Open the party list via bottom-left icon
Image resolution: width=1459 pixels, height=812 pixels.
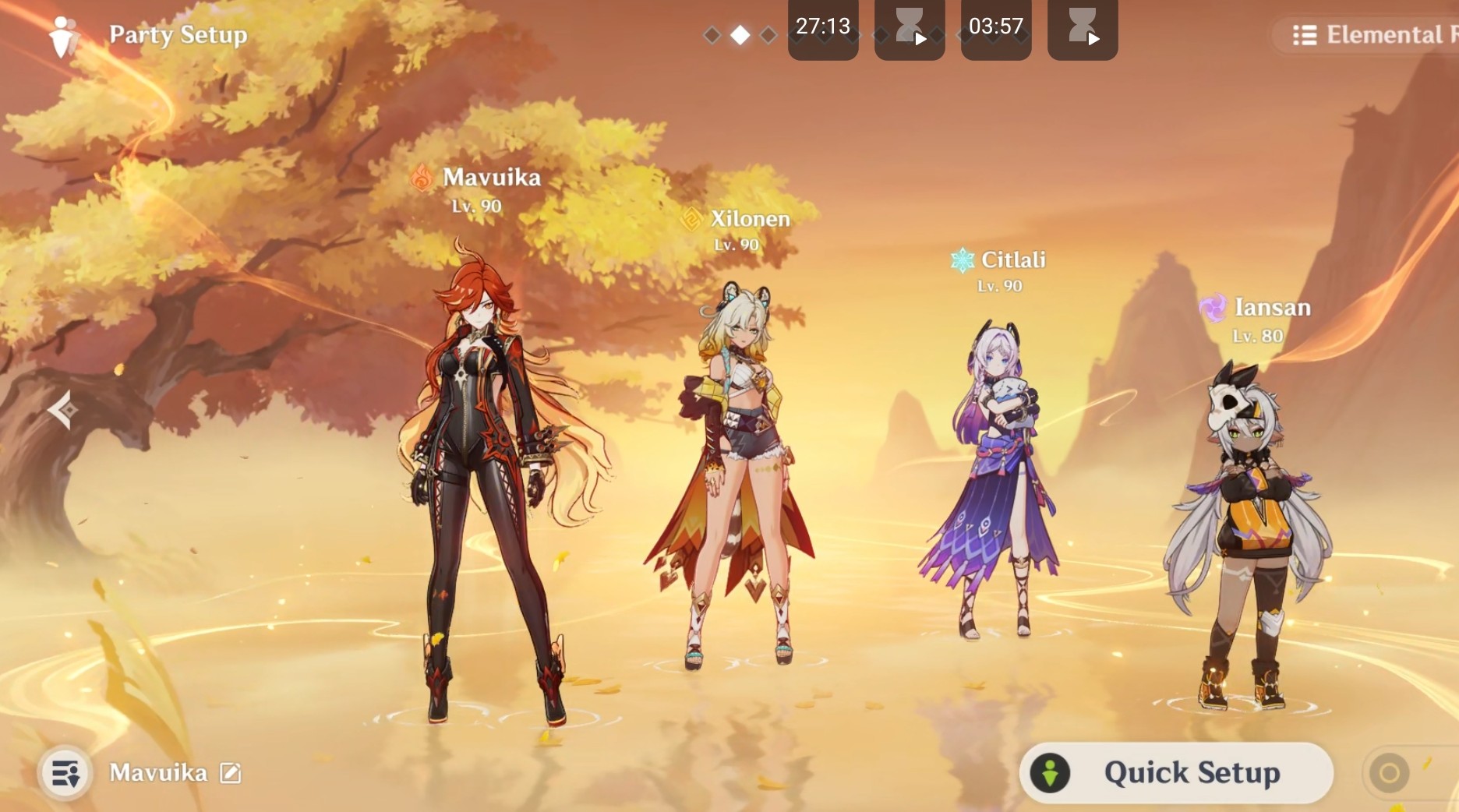click(x=65, y=773)
